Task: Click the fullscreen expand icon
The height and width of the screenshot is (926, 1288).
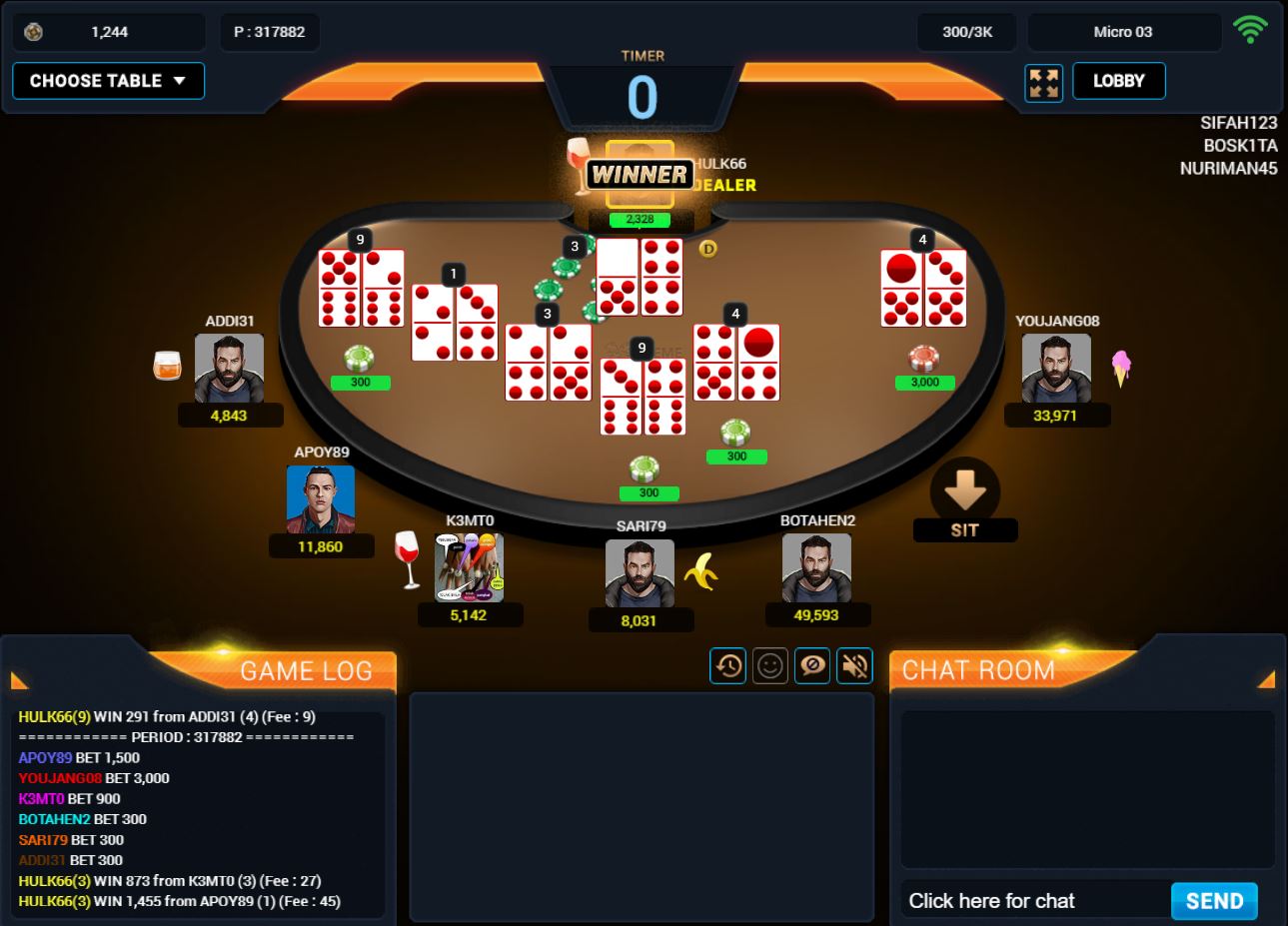Action: click(x=1043, y=81)
